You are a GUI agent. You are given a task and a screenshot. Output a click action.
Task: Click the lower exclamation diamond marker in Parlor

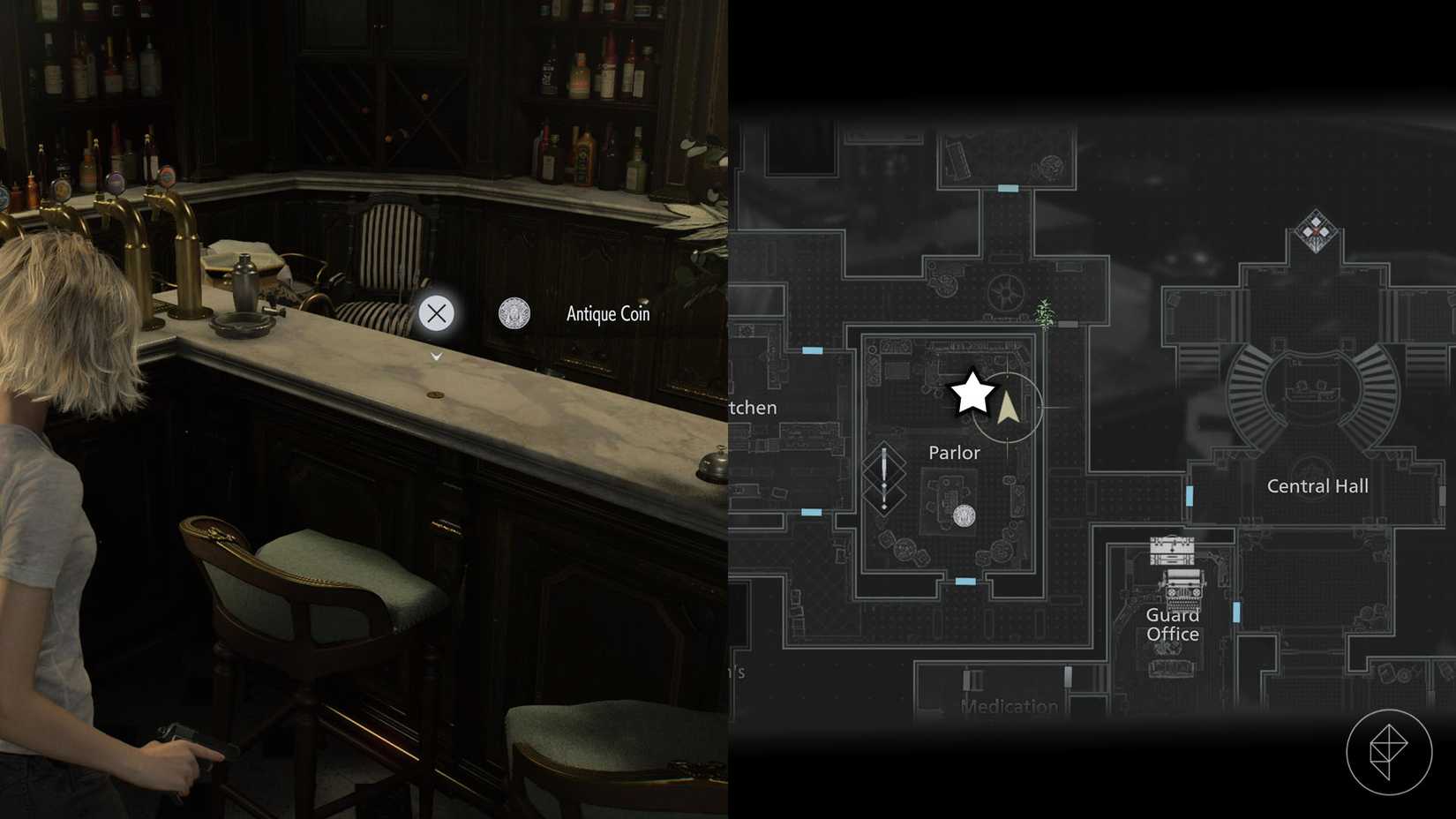[x=883, y=501]
